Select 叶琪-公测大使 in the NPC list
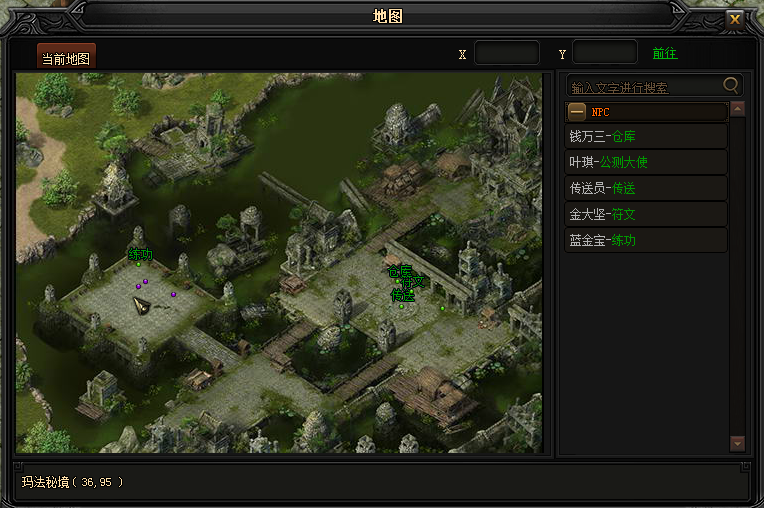764x508 pixels. tap(645, 162)
